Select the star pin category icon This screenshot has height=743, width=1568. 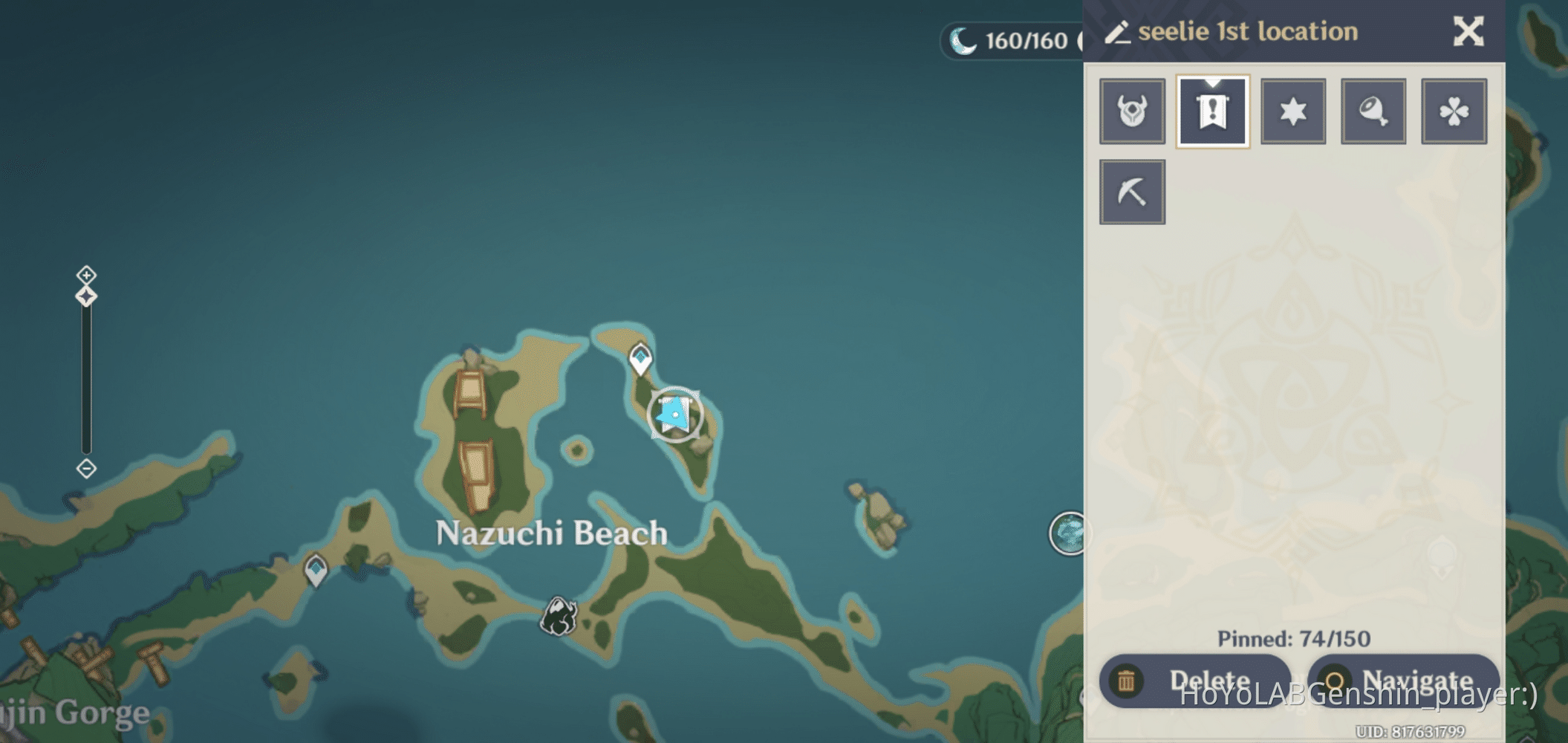tap(1292, 111)
